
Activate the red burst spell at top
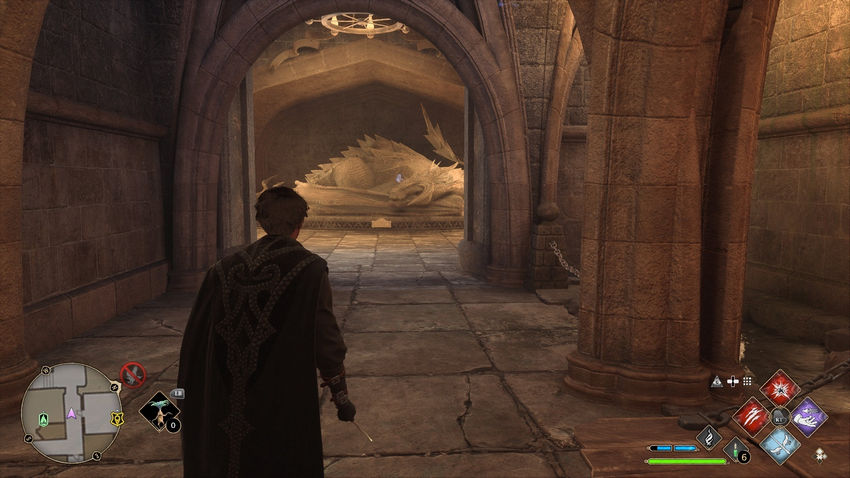click(778, 389)
